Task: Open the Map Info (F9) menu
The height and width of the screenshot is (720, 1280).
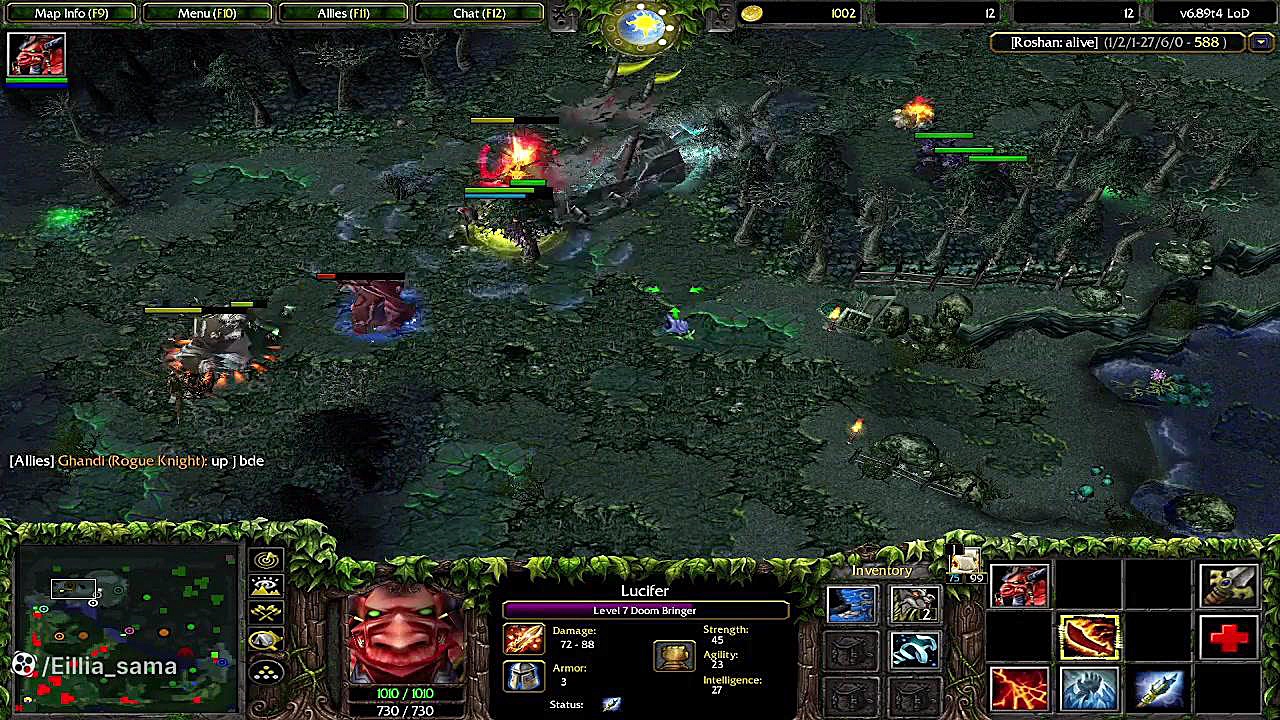Action: click(x=71, y=13)
